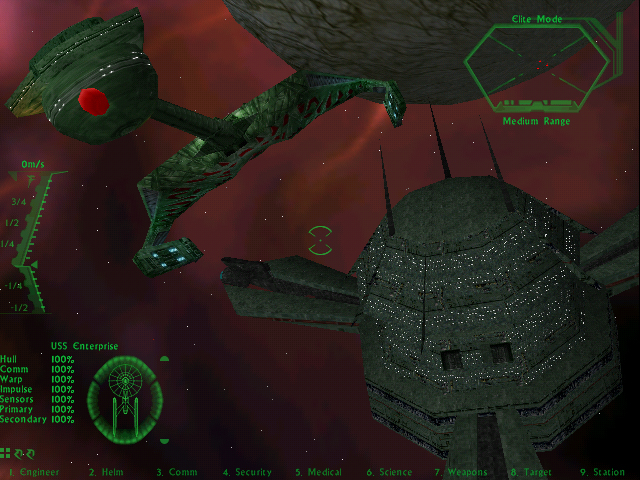
Task: Open the Security menu
Action: (247, 472)
